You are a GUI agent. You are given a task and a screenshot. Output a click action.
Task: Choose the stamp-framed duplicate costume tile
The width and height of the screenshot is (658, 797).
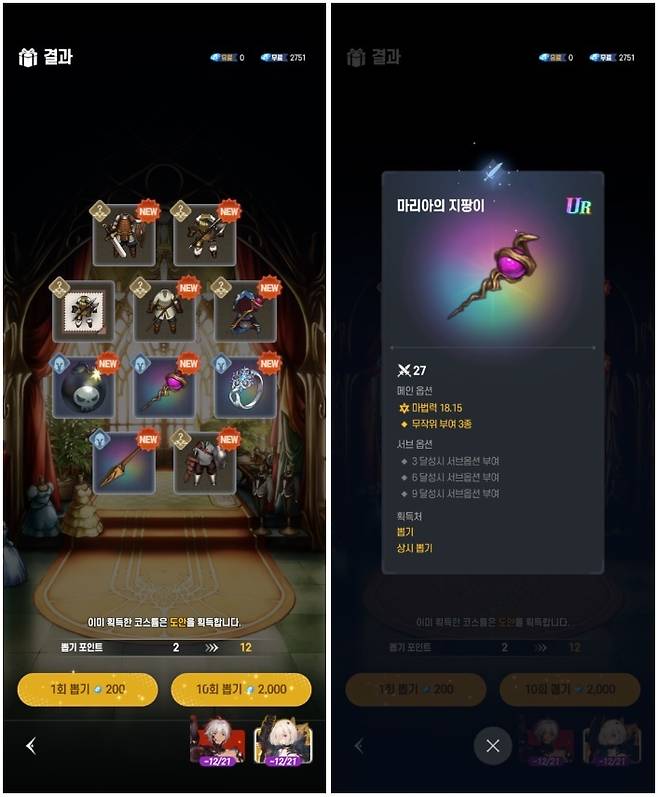pyautogui.click(x=83, y=311)
